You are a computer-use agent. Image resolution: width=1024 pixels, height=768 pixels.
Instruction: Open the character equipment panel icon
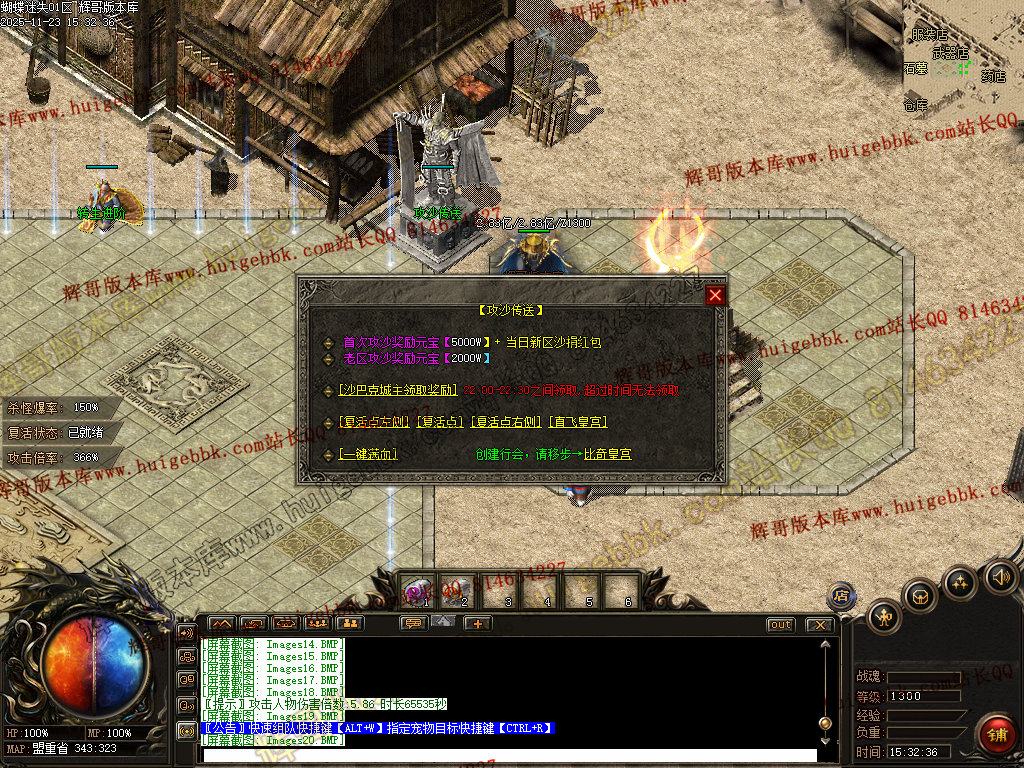pyautogui.click(x=885, y=616)
